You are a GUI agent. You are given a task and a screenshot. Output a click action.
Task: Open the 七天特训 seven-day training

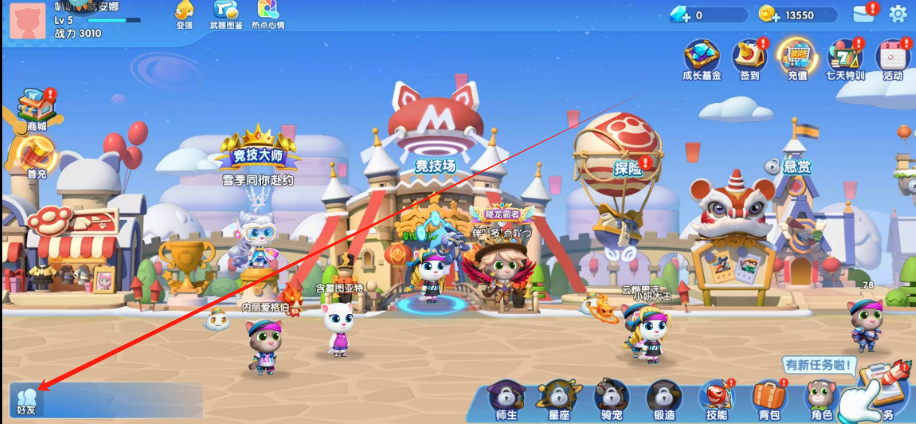click(844, 59)
